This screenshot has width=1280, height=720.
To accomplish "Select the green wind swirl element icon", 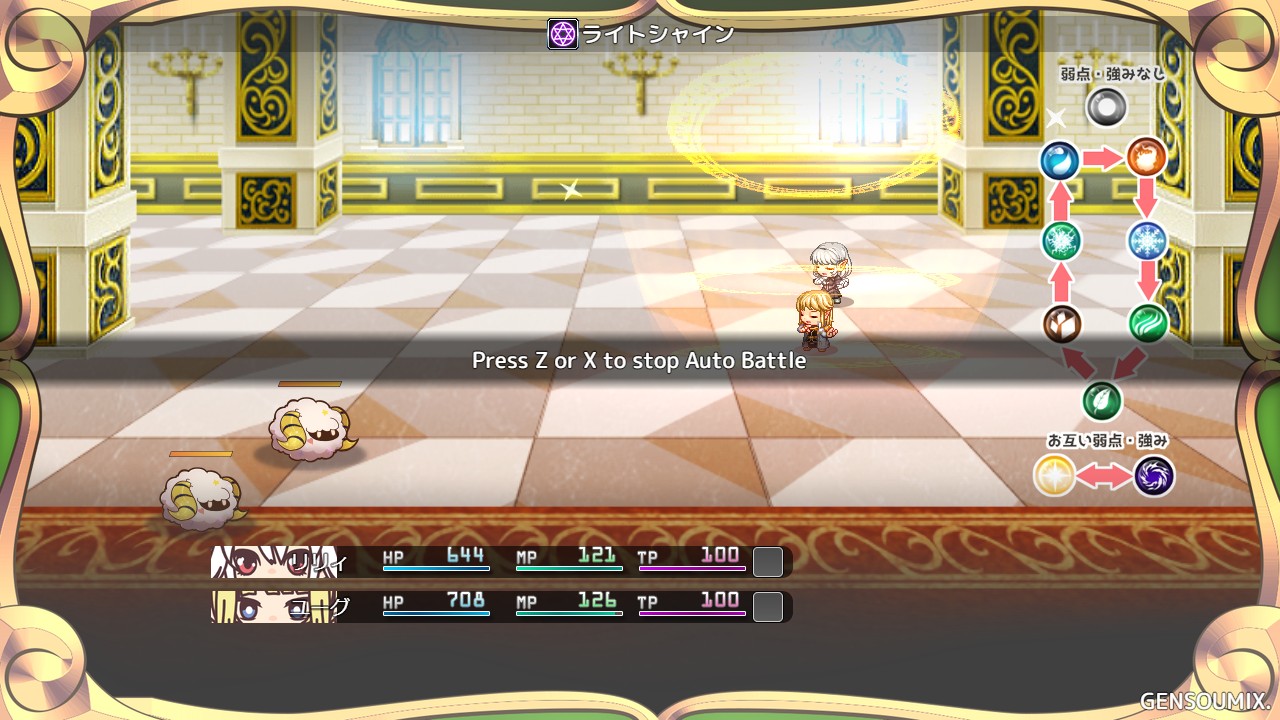I will 1148,323.
